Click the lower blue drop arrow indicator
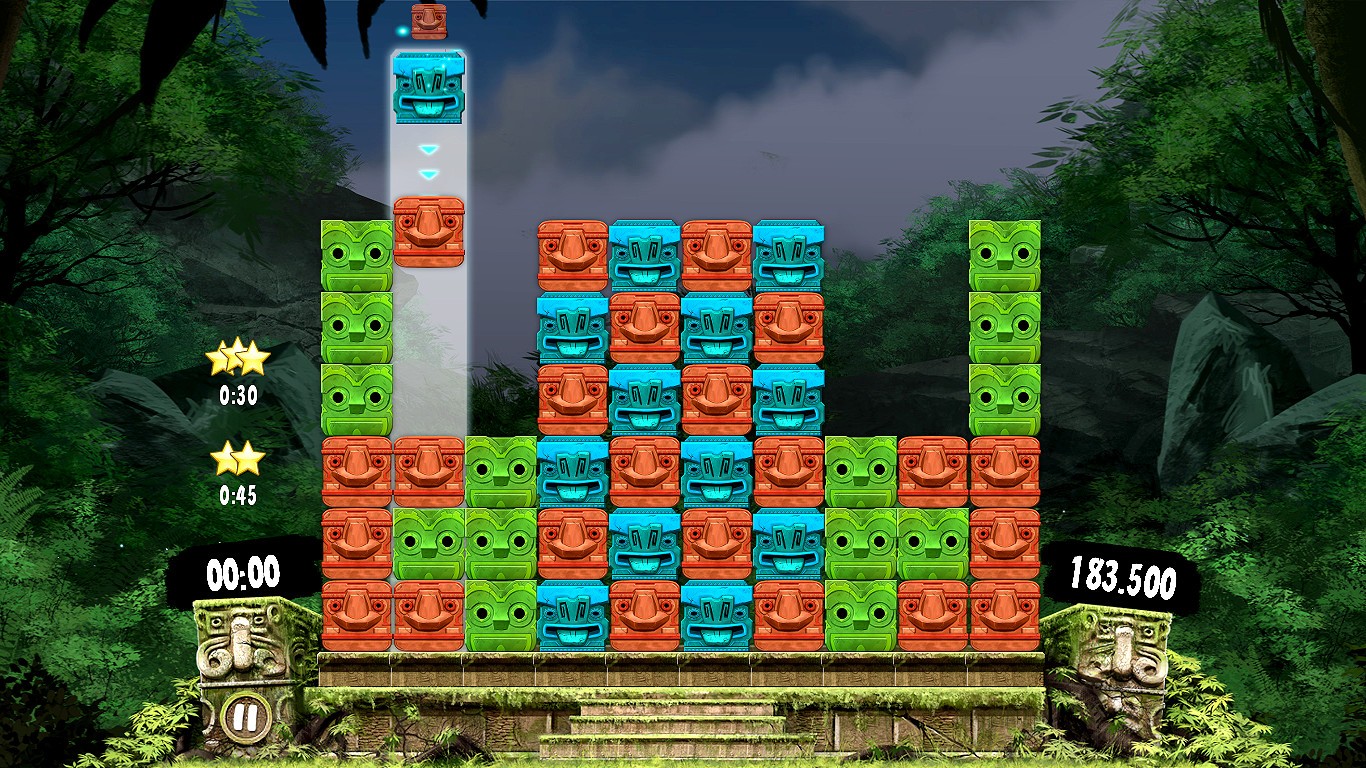This screenshot has width=1366, height=768. (x=428, y=172)
